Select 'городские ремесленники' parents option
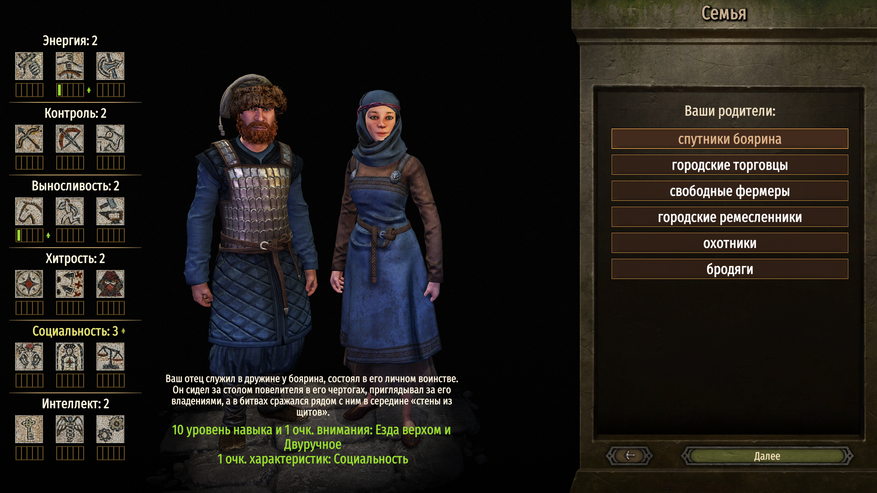 tap(729, 217)
